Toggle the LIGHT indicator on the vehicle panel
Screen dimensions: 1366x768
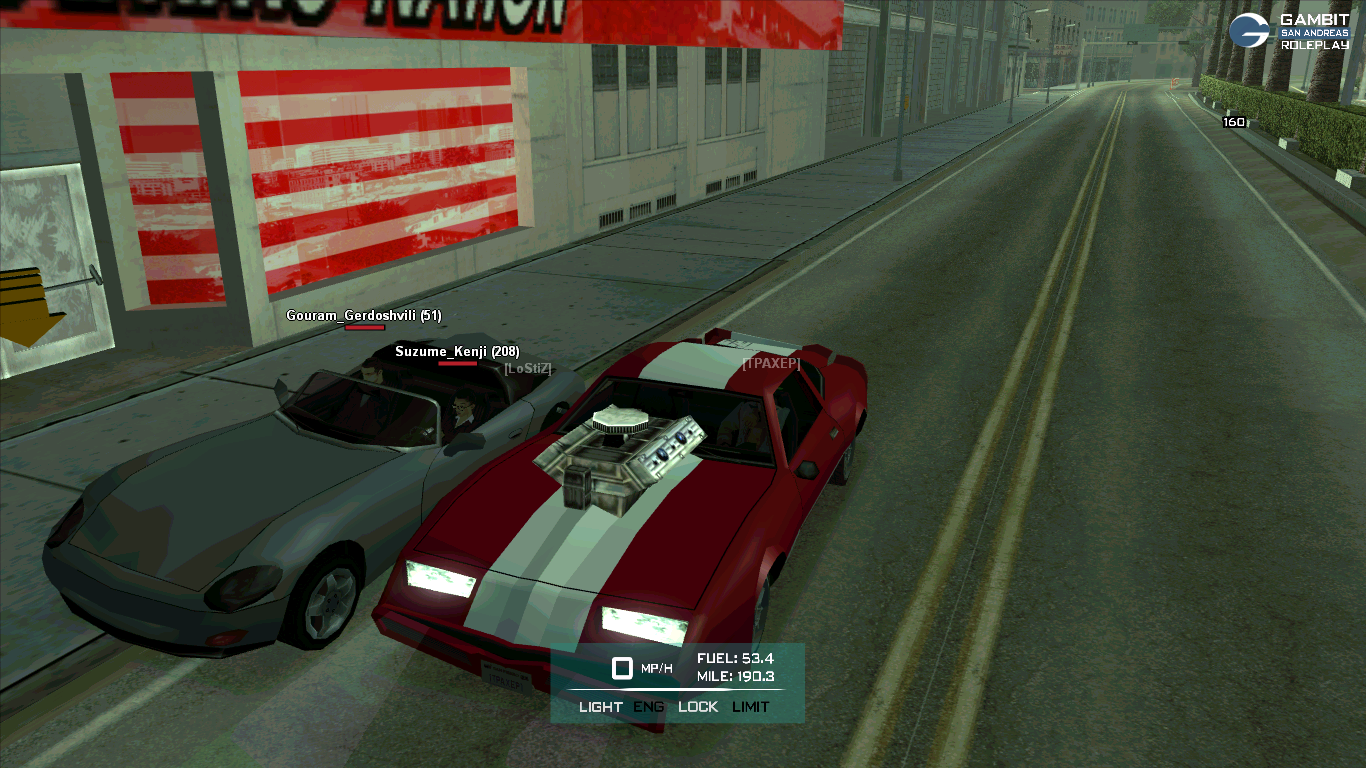coord(600,707)
